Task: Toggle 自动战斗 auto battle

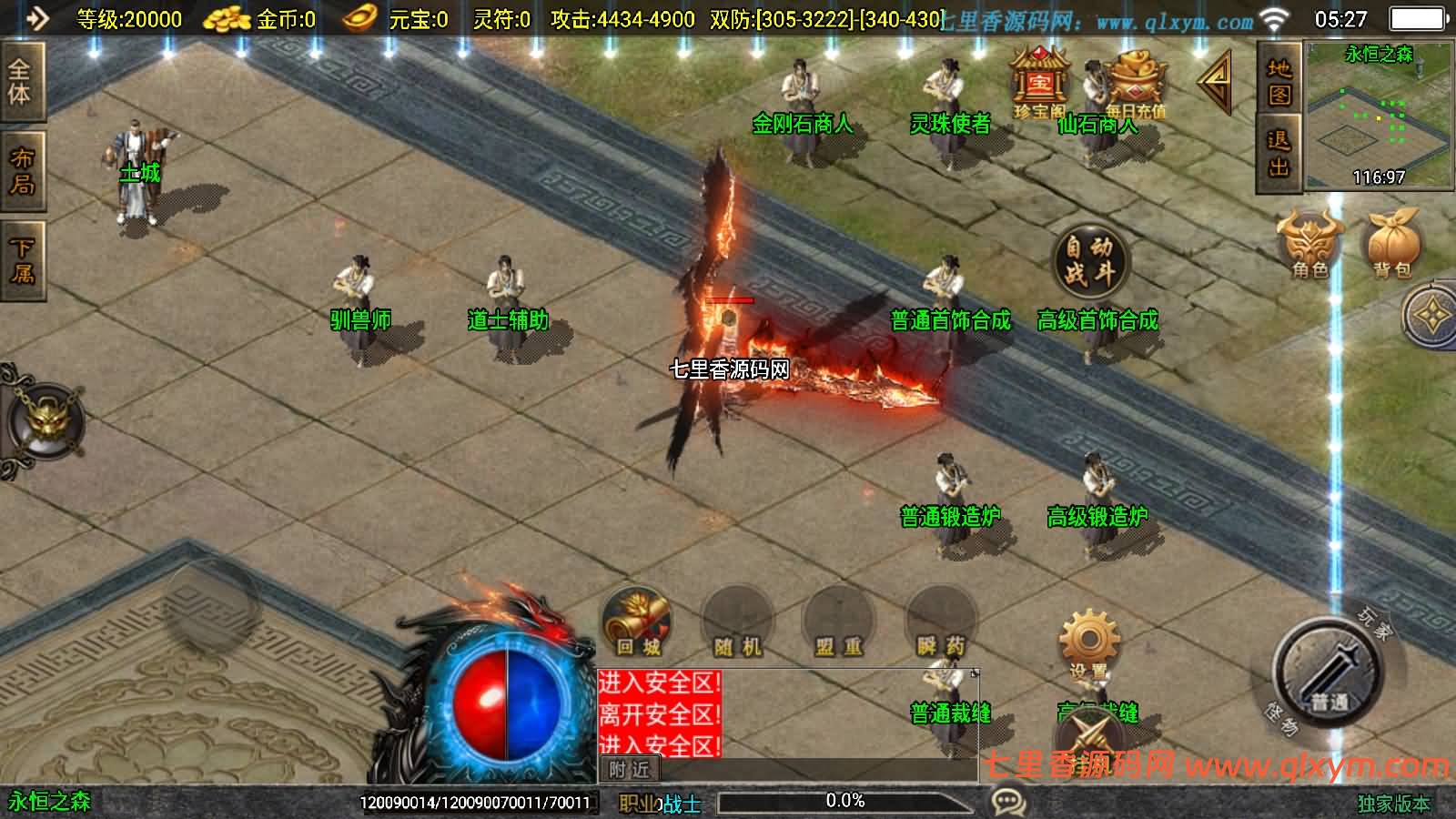Action: coord(1089,259)
